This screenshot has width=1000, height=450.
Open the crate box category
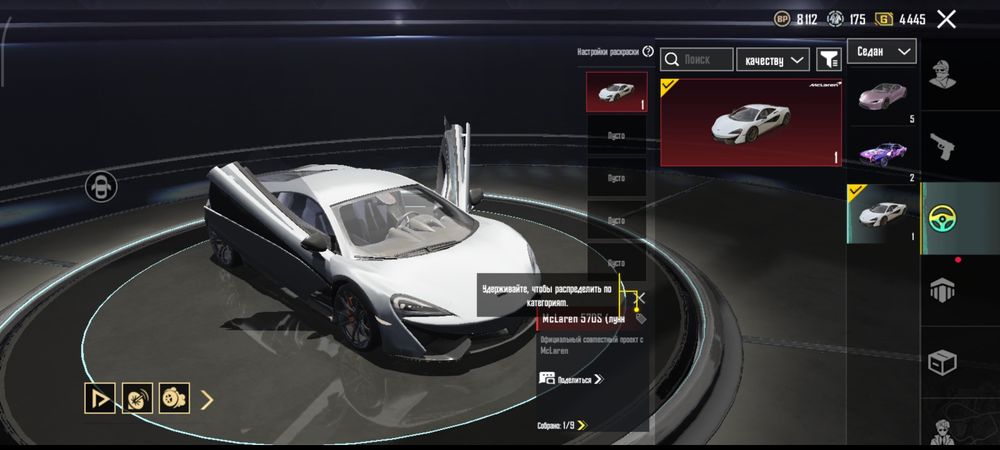(x=941, y=363)
